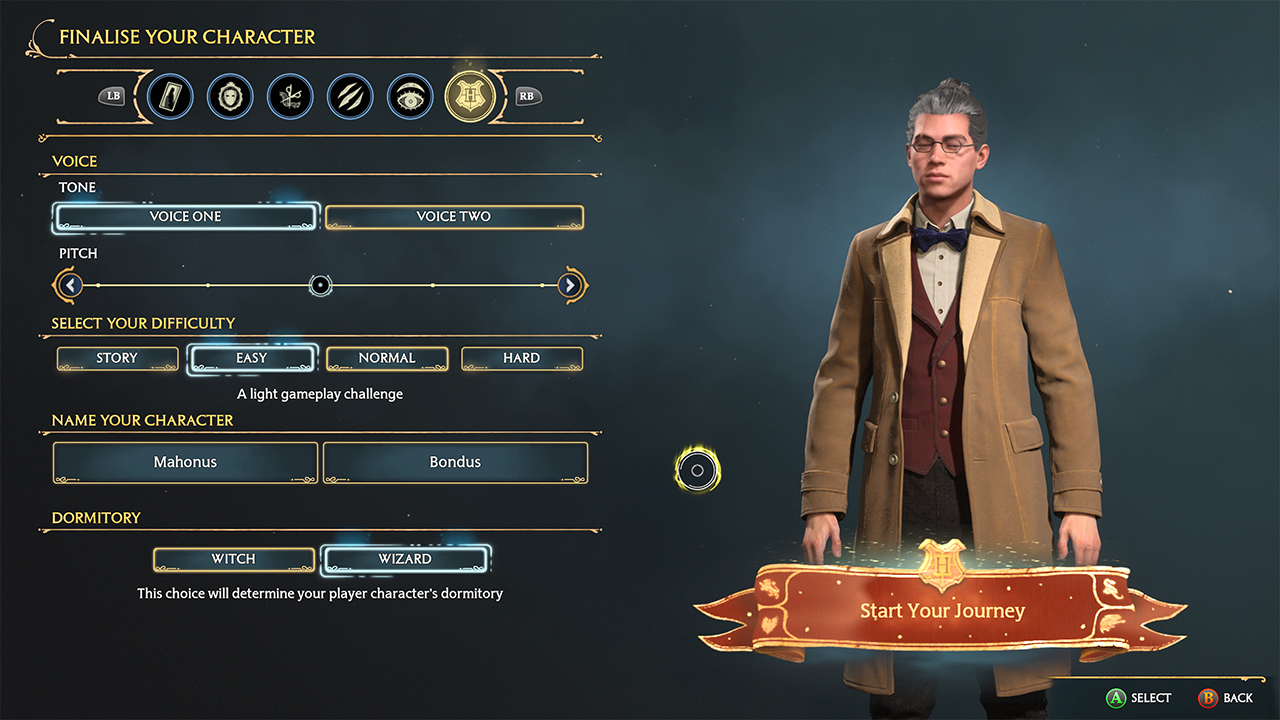Viewport: 1280px width, 720px height.
Task: Select the Hogwarts crest finalise tab
Action: point(470,97)
